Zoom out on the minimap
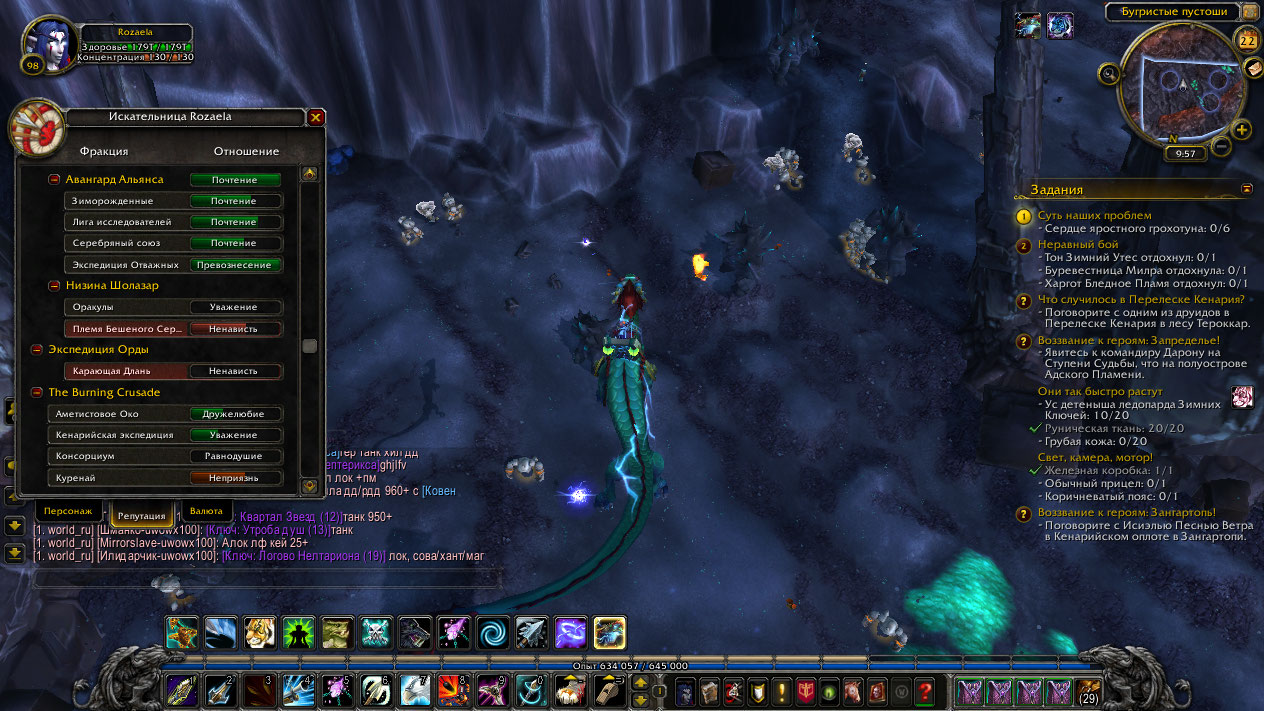 1221,147
